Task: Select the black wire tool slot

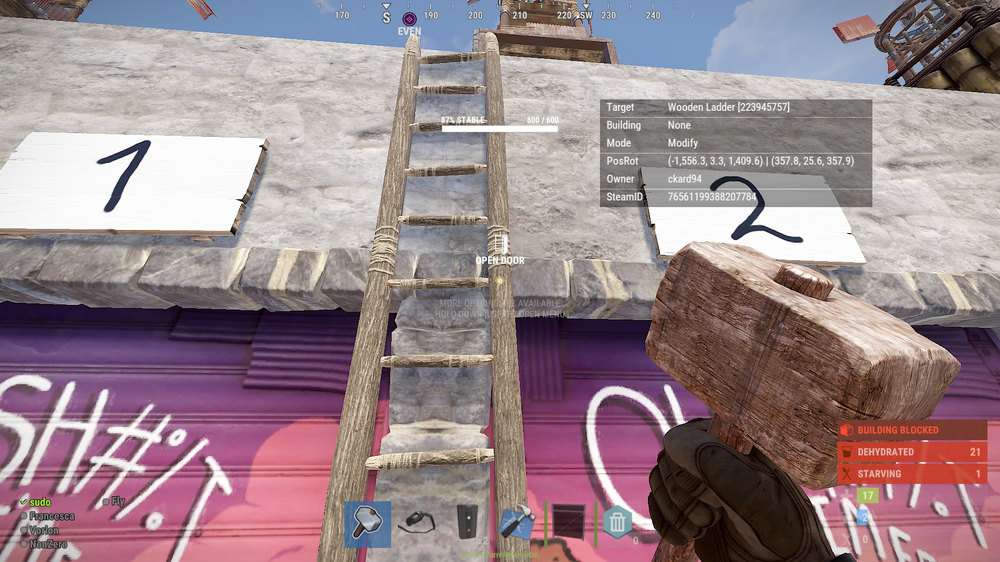Action: [x=415, y=522]
